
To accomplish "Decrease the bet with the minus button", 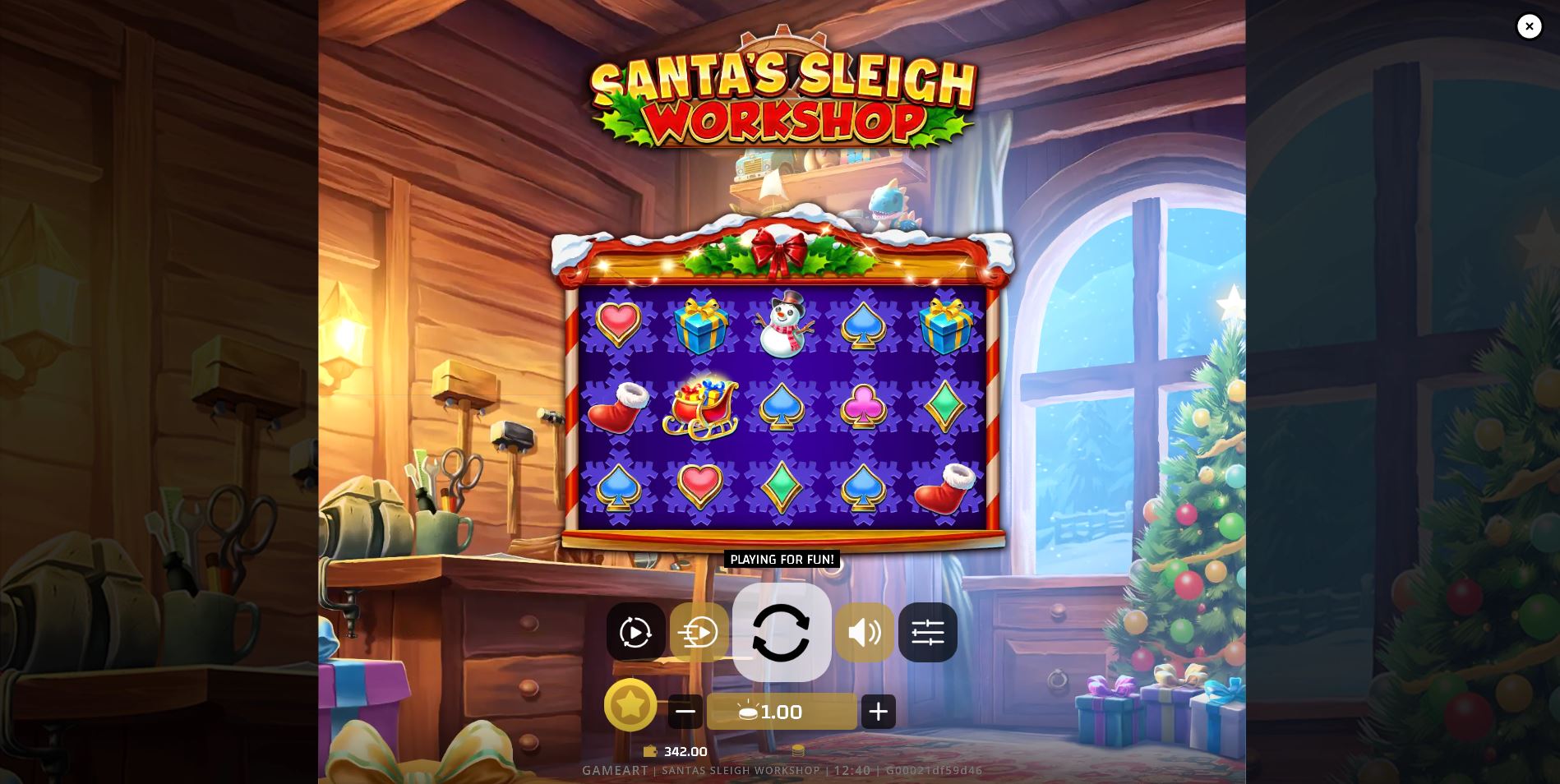I will 685,712.
